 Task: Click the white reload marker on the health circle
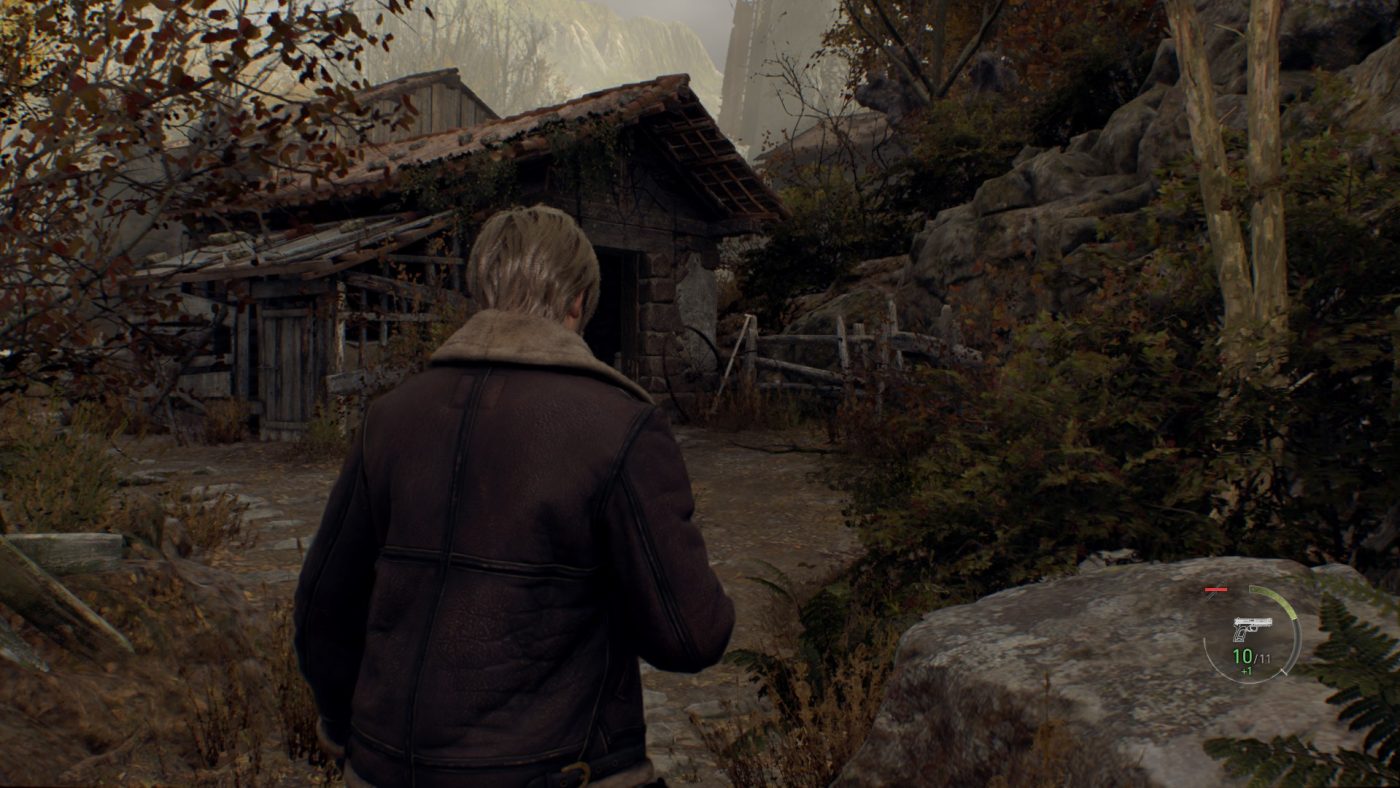(1283, 672)
